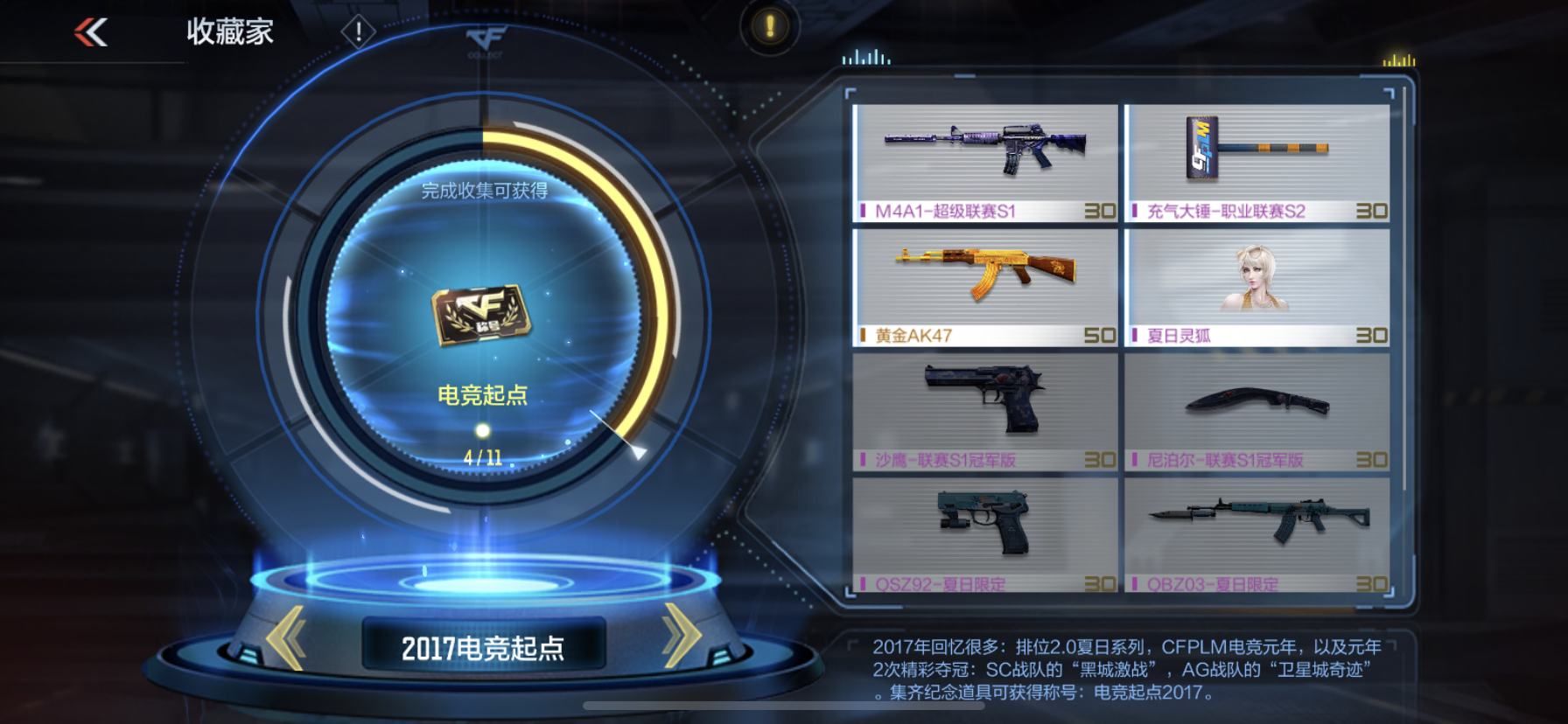Open the 收藏家 title header

229,31
